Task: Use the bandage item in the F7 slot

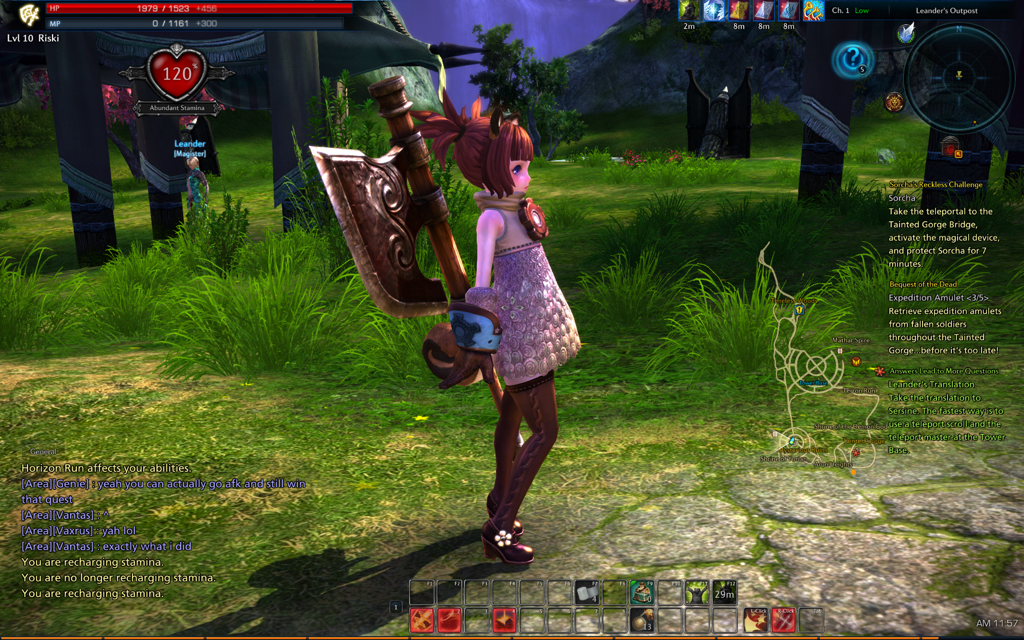Action: pos(586,593)
